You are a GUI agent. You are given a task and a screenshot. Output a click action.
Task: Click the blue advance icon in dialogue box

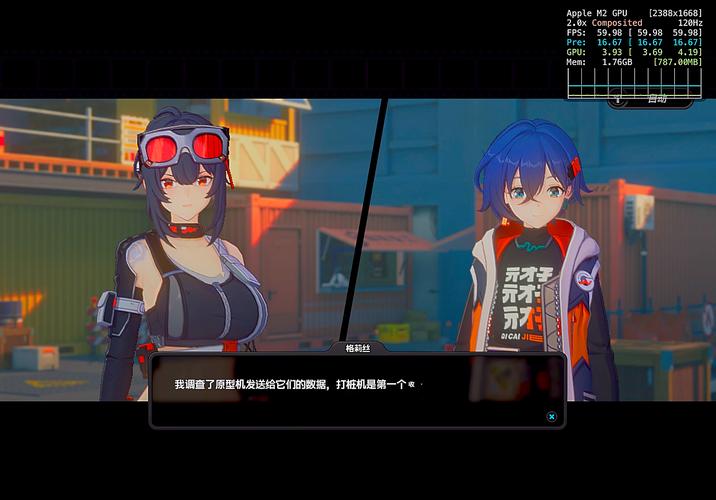click(x=551, y=416)
